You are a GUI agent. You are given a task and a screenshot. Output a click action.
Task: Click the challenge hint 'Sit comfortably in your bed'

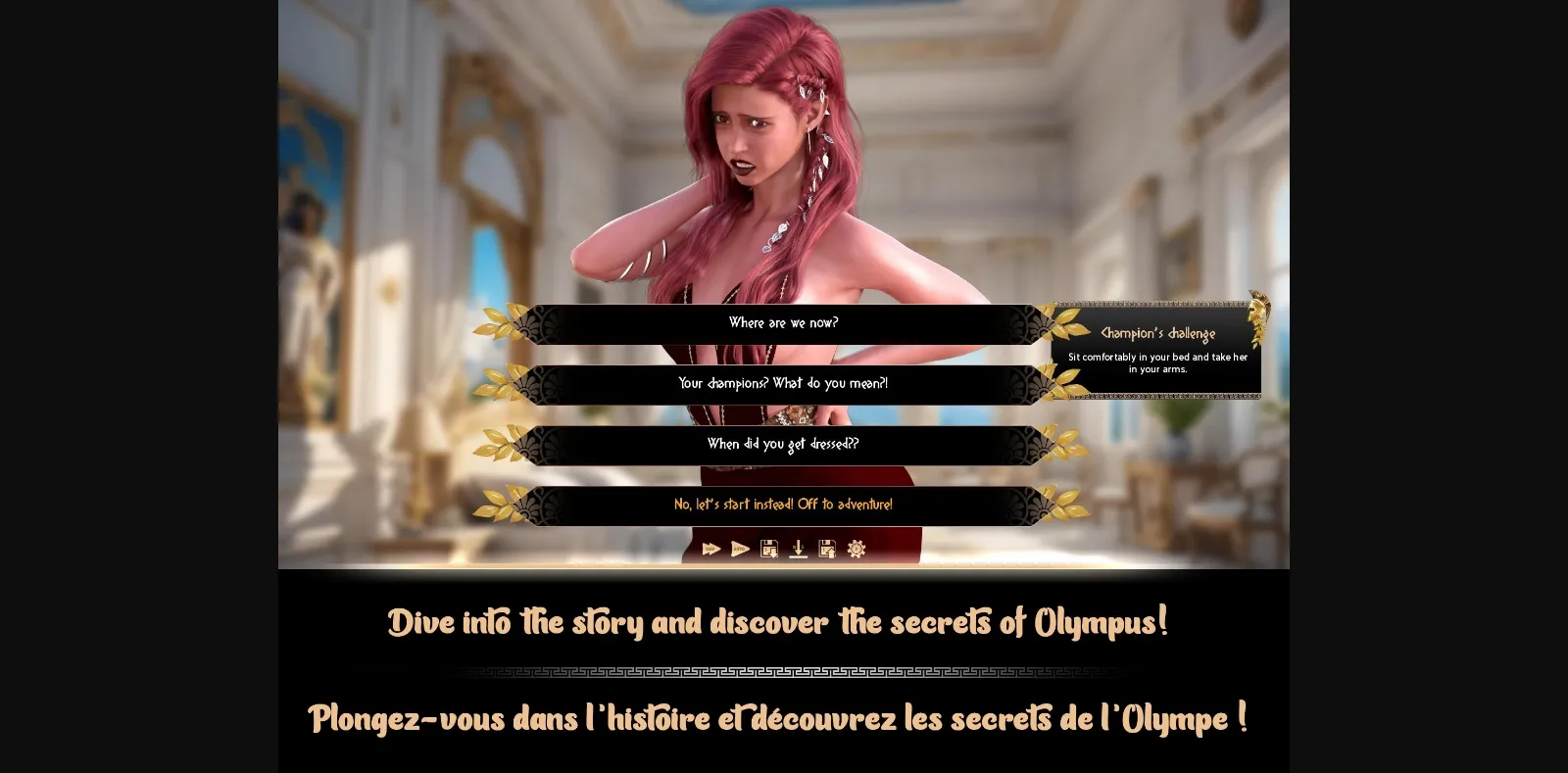(1156, 363)
